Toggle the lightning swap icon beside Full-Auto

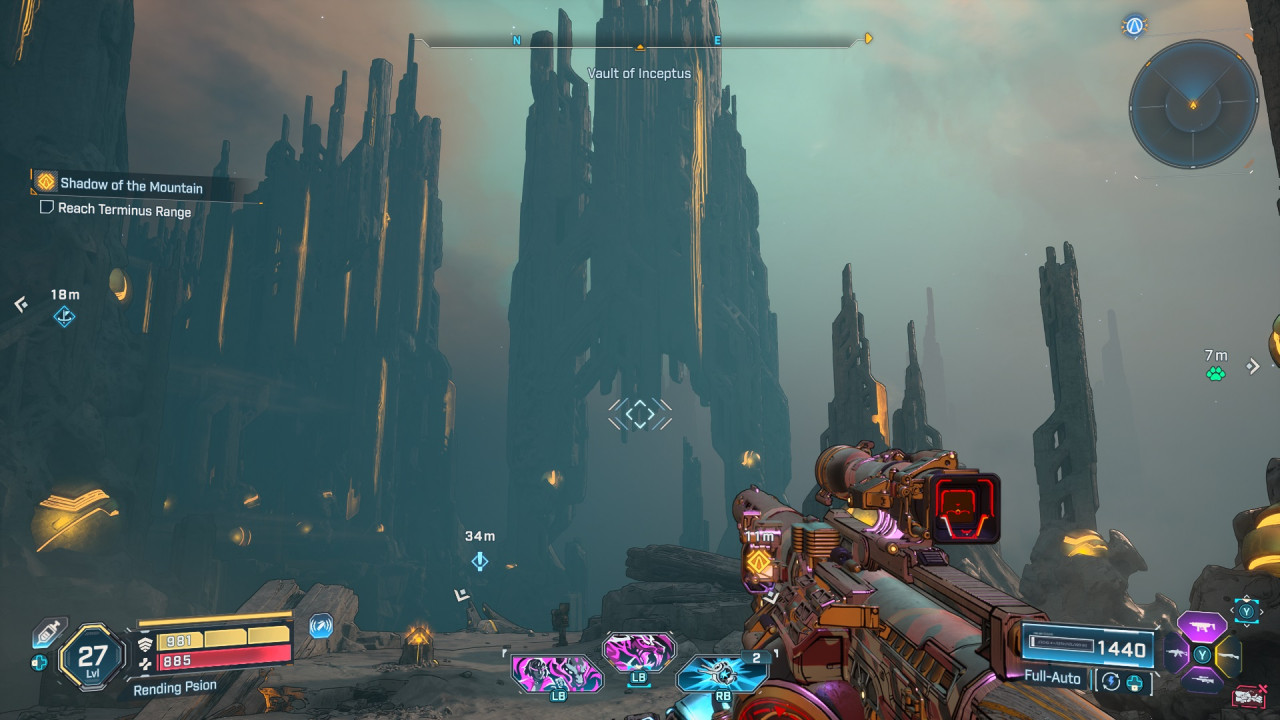[1110, 681]
